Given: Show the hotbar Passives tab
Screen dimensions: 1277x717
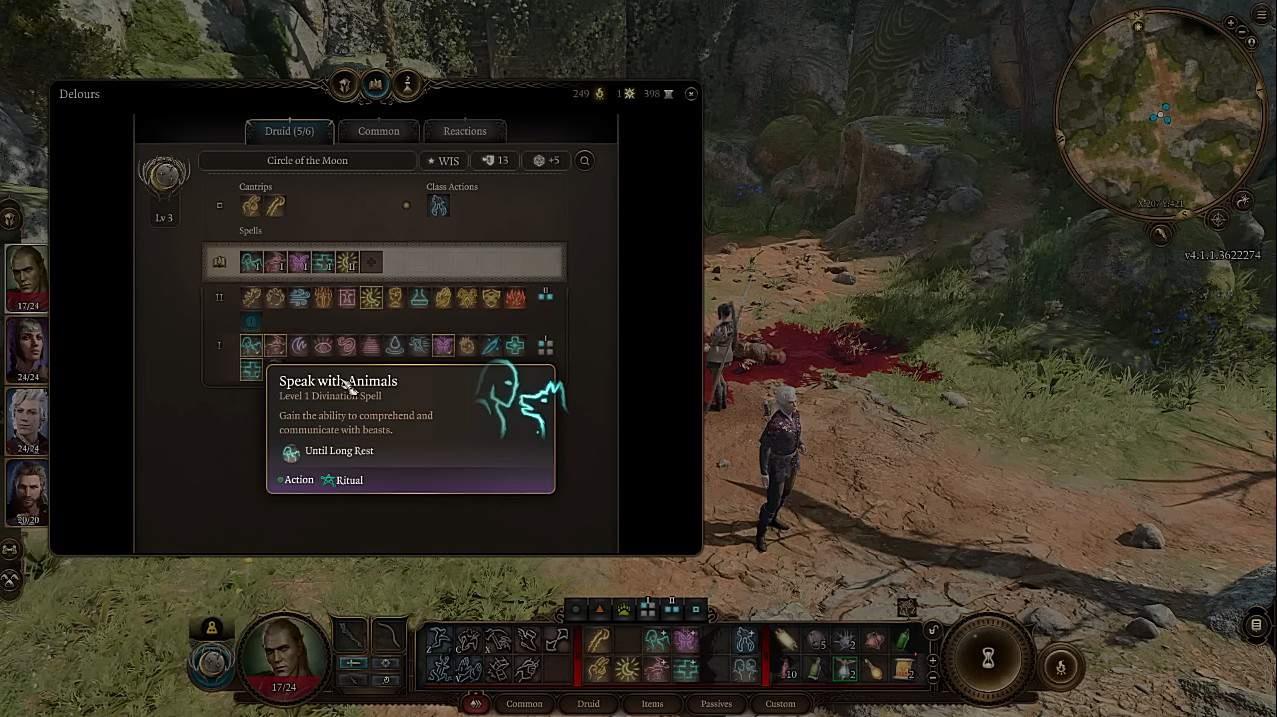Looking at the screenshot, I should click(x=716, y=704).
